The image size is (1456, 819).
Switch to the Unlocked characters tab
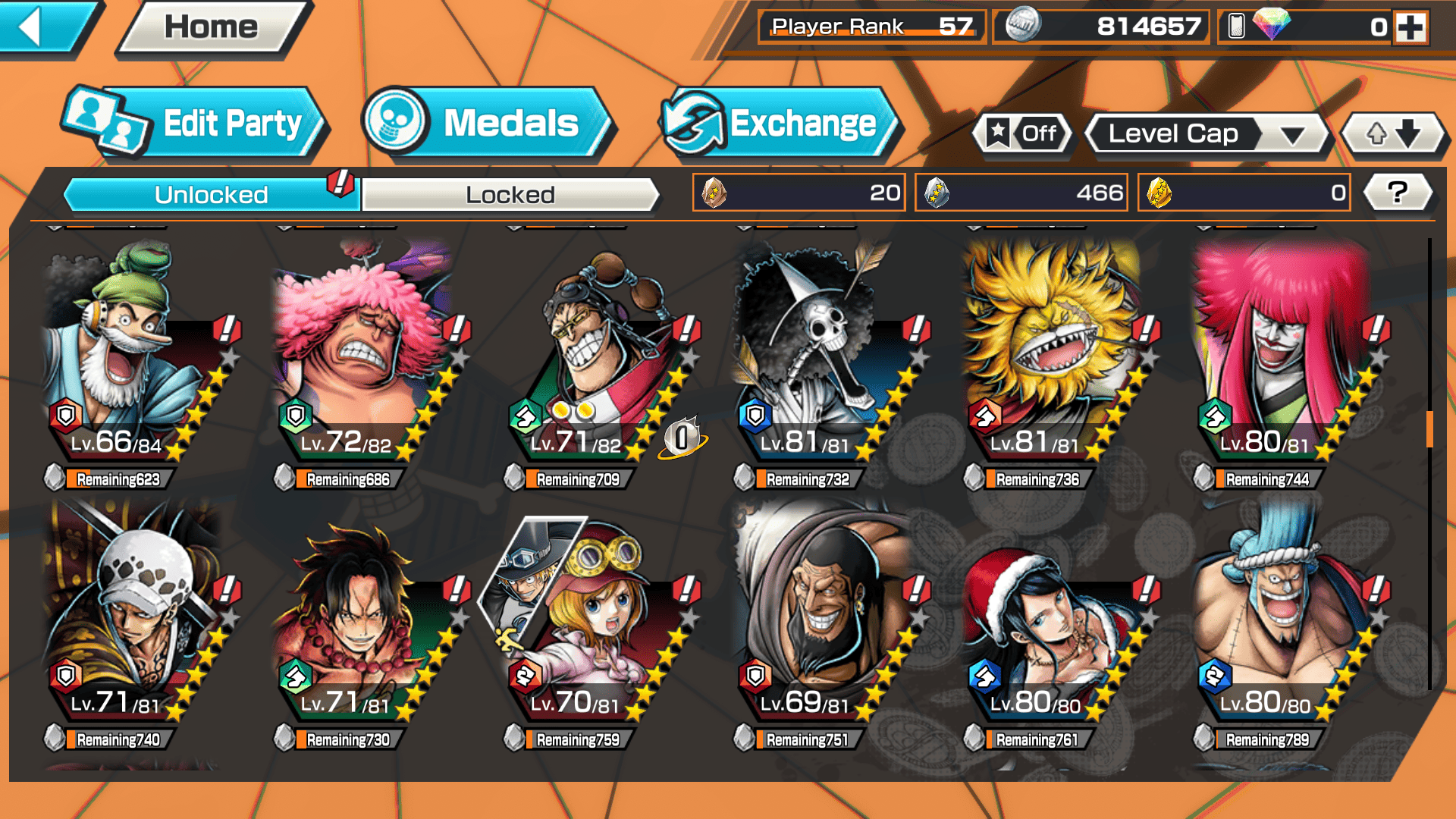pos(210,195)
